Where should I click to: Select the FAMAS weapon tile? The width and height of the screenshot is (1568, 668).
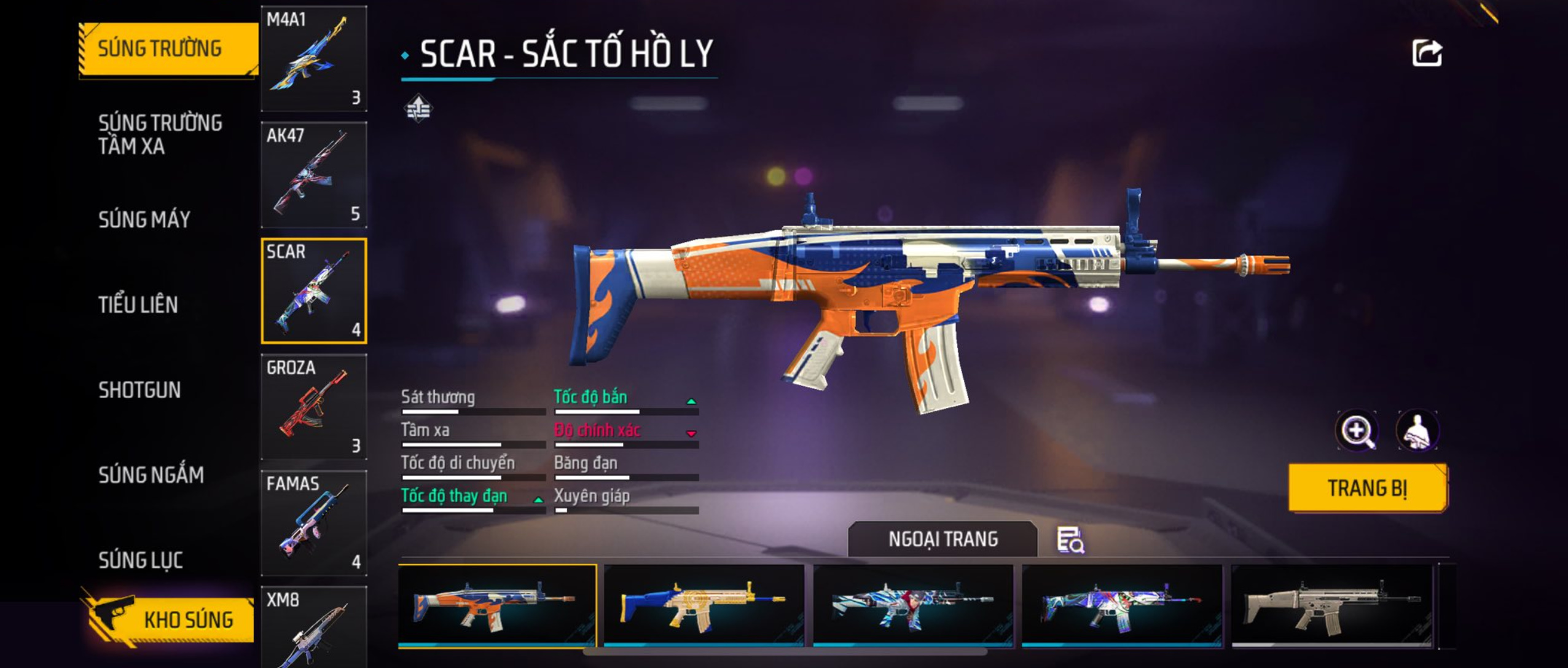(x=314, y=523)
